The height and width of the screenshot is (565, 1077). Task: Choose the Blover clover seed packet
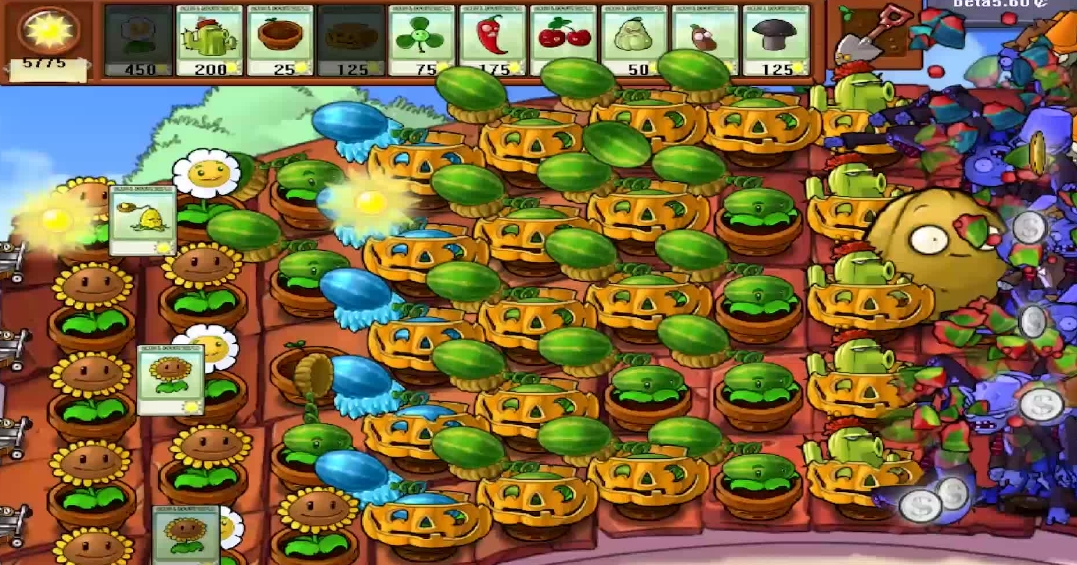click(422, 40)
